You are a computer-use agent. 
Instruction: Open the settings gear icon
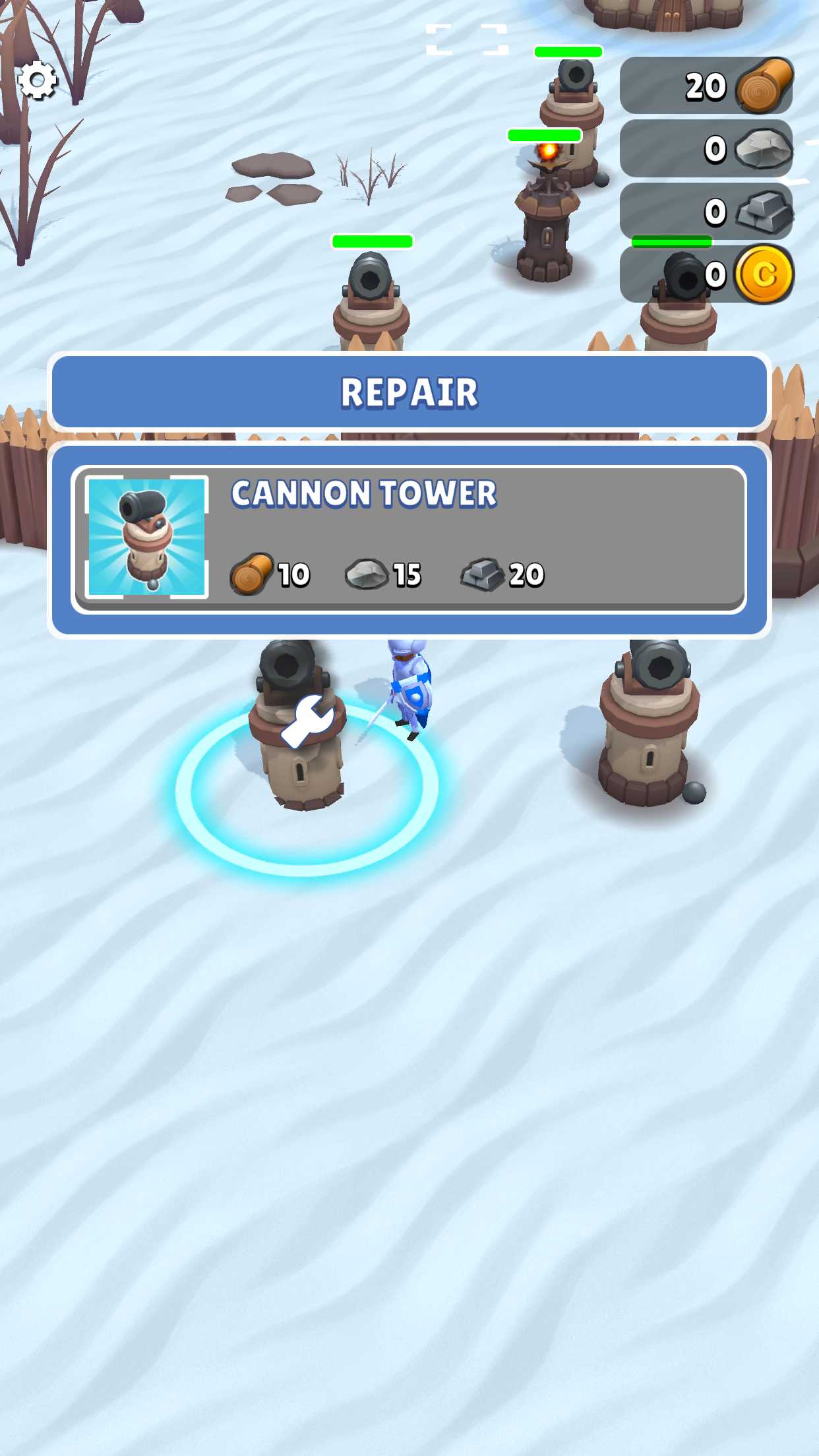pyautogui.click(x=38, y=80)
